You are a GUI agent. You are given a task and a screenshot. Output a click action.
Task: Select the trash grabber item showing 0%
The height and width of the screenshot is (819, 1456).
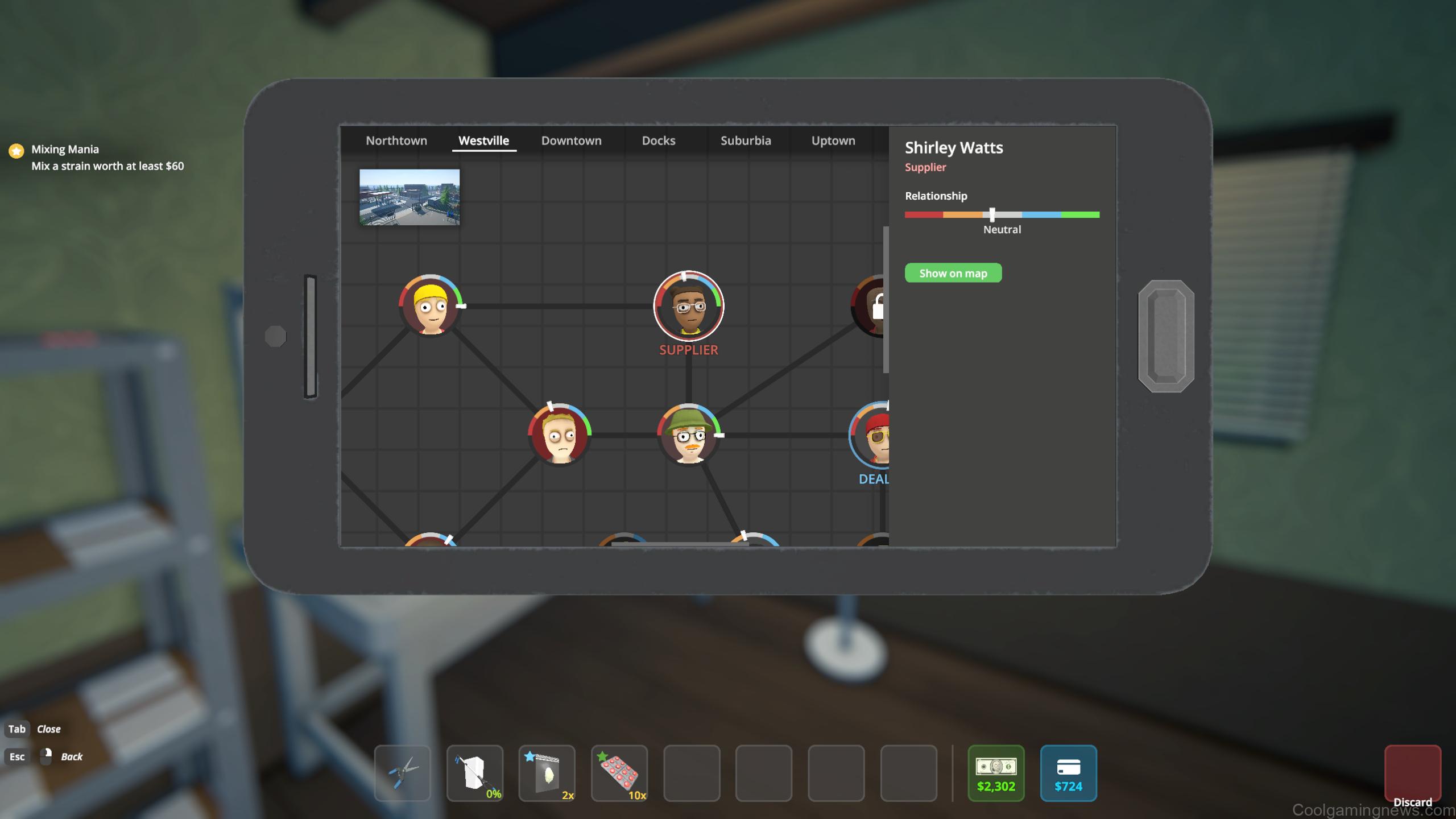pyautogui.click(x=475, y=773)
